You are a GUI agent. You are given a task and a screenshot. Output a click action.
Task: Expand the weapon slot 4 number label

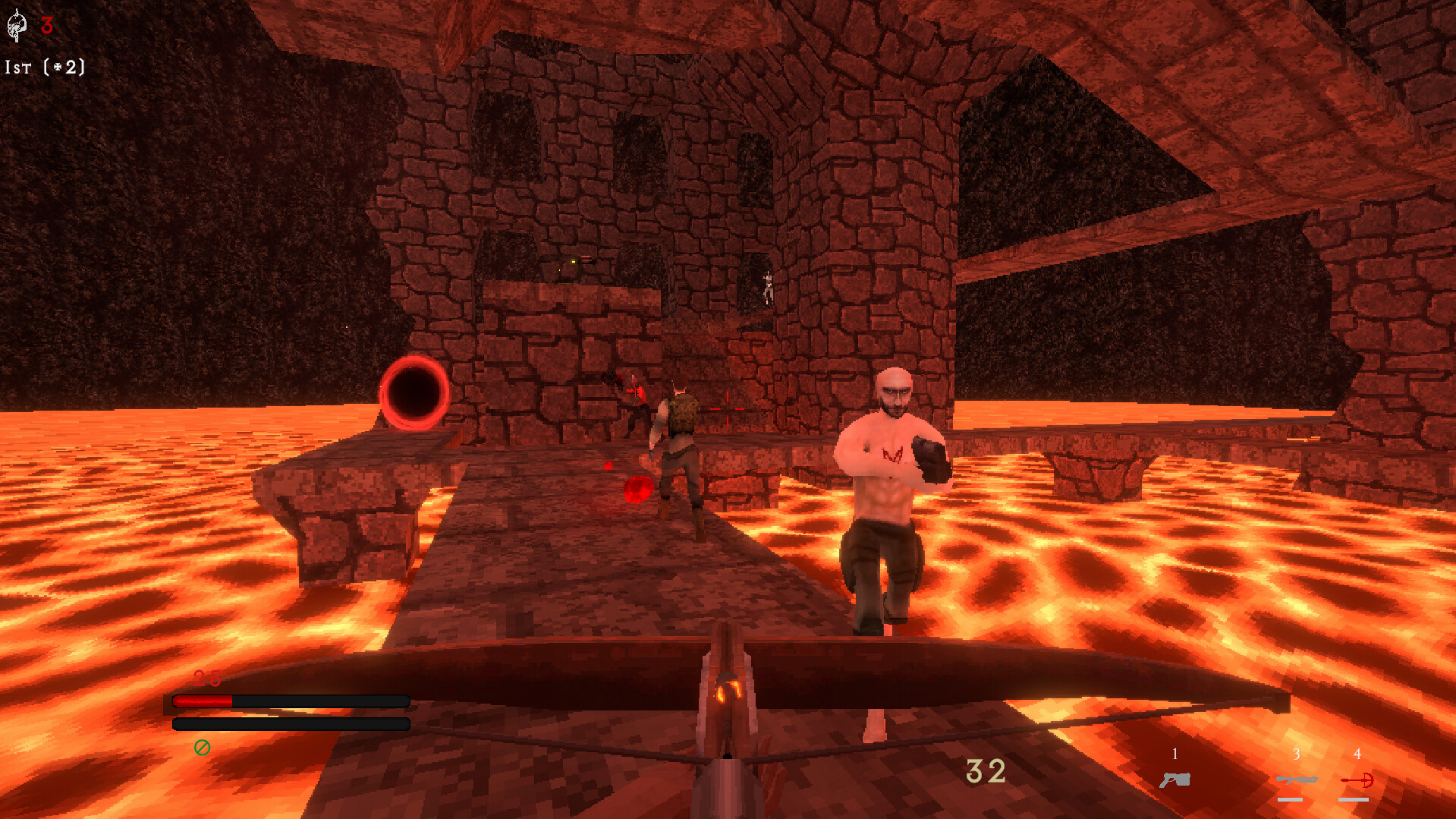(x=1357, y=754)
